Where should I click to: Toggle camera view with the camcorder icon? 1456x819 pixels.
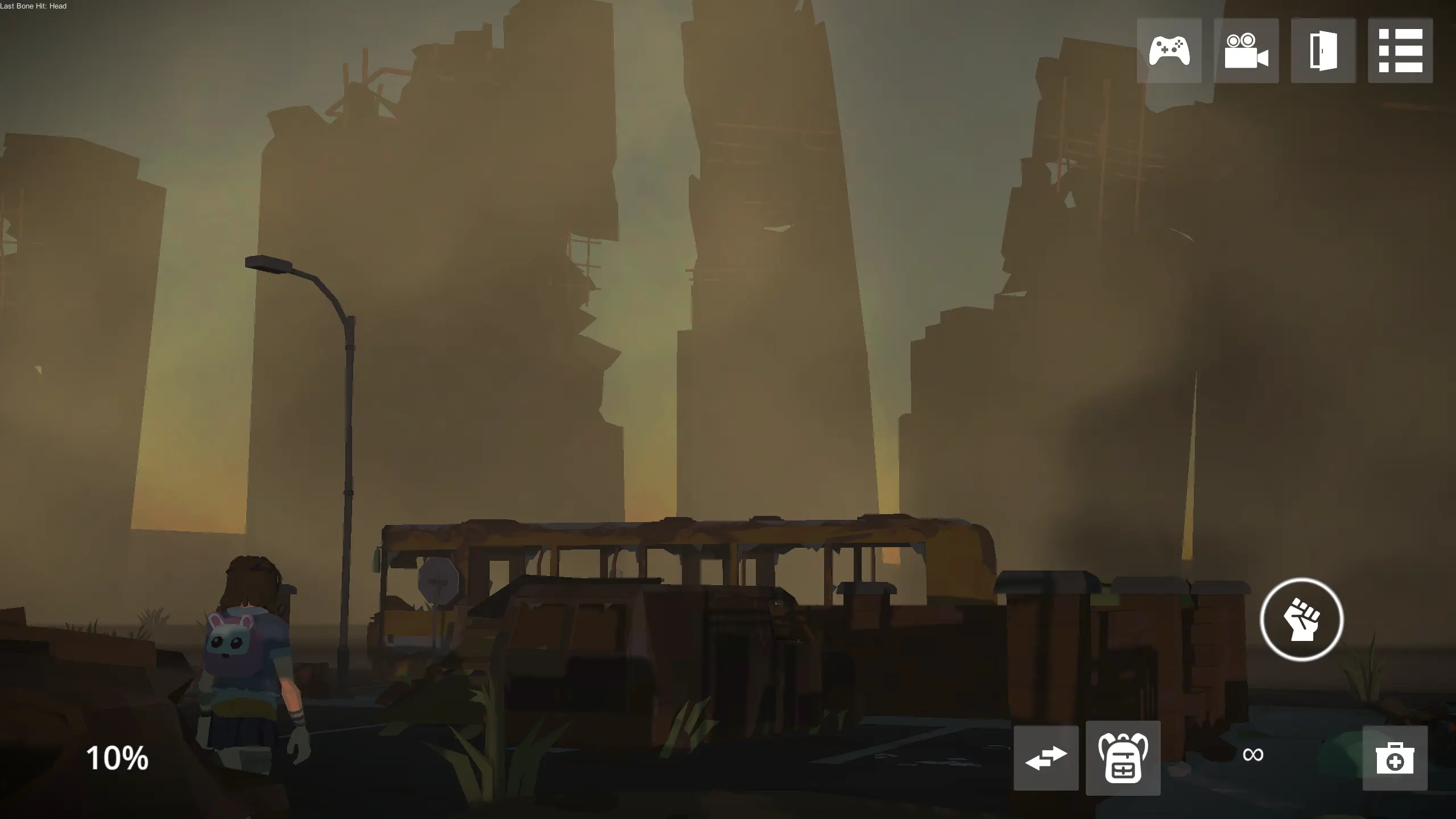pyautogui.click(x=1247, y=51)
